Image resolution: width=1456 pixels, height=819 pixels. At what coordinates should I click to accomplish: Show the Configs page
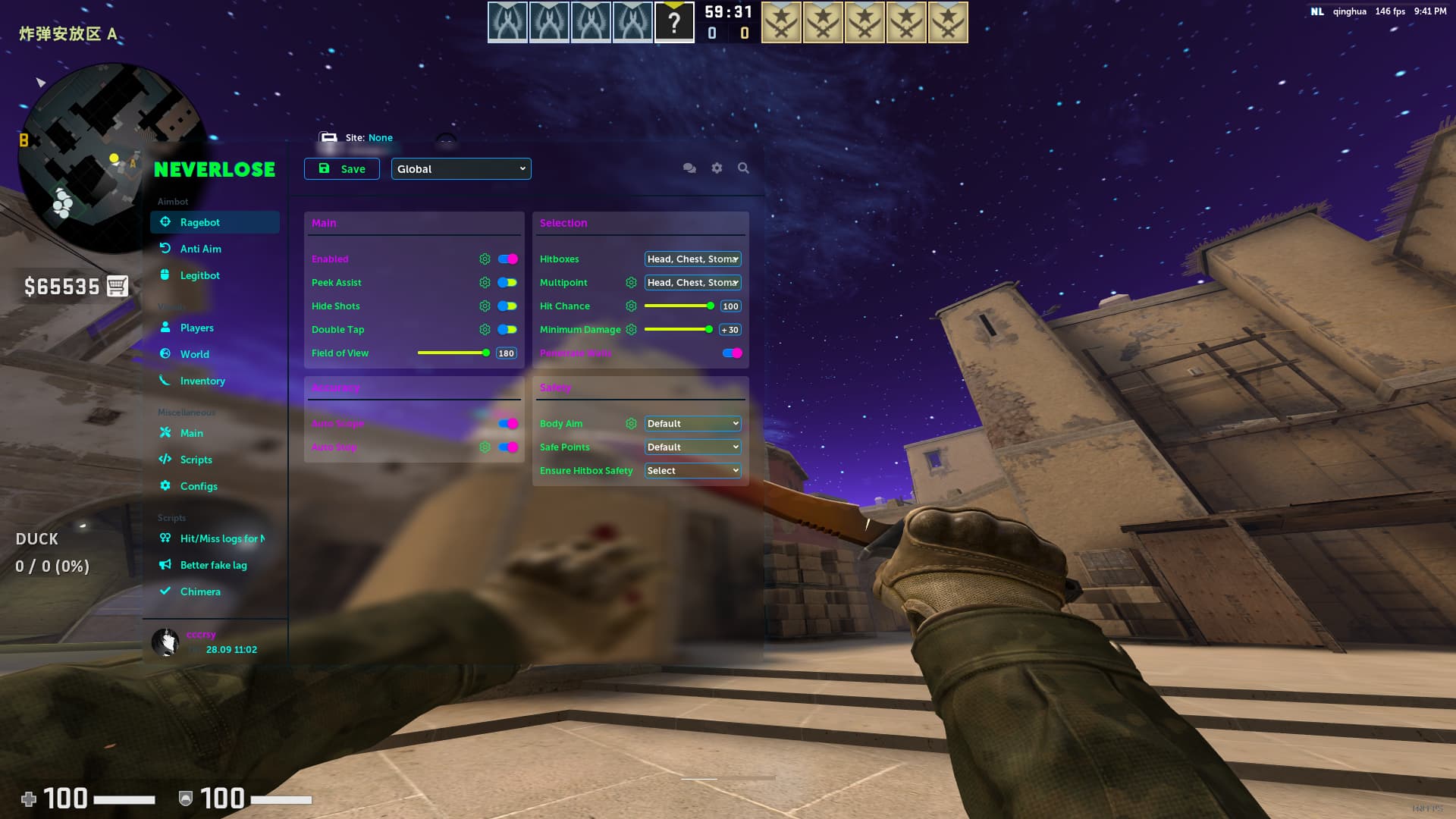tap(198, 486)
